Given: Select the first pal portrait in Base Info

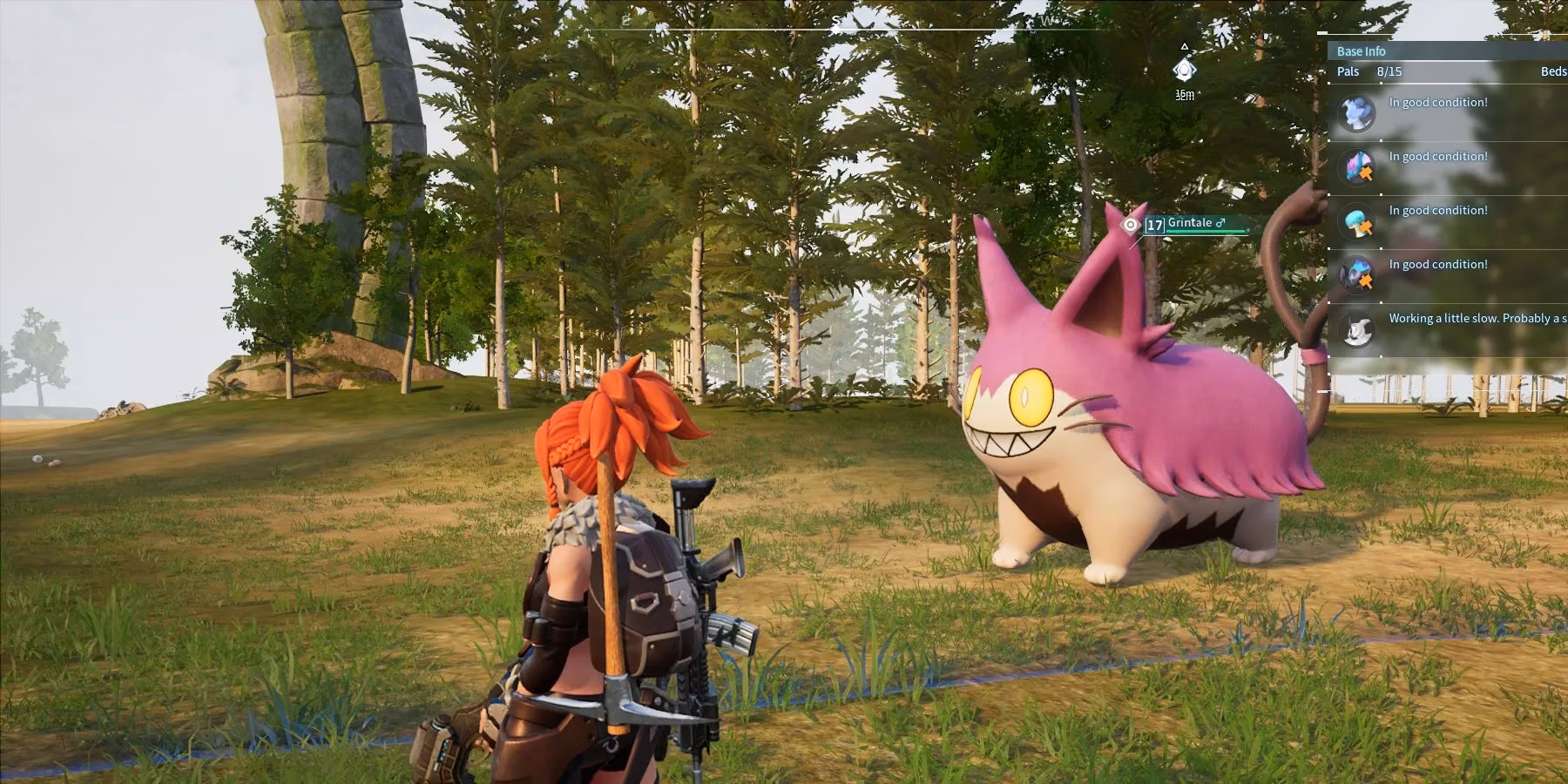Looking at the screenshot, I should (1356, 113).
